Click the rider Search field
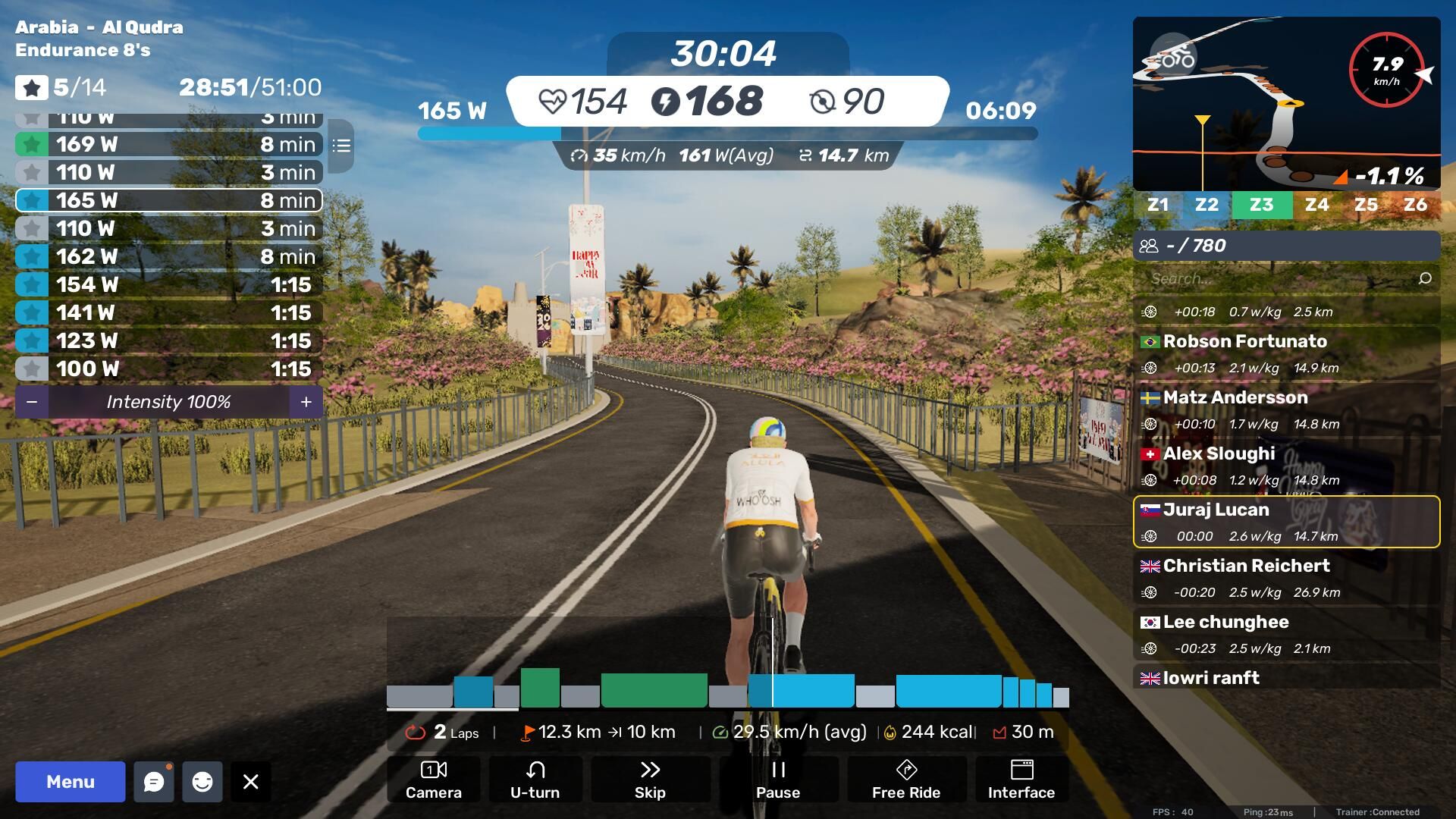Screen dimensions: 1456x819 point(1282,278)
